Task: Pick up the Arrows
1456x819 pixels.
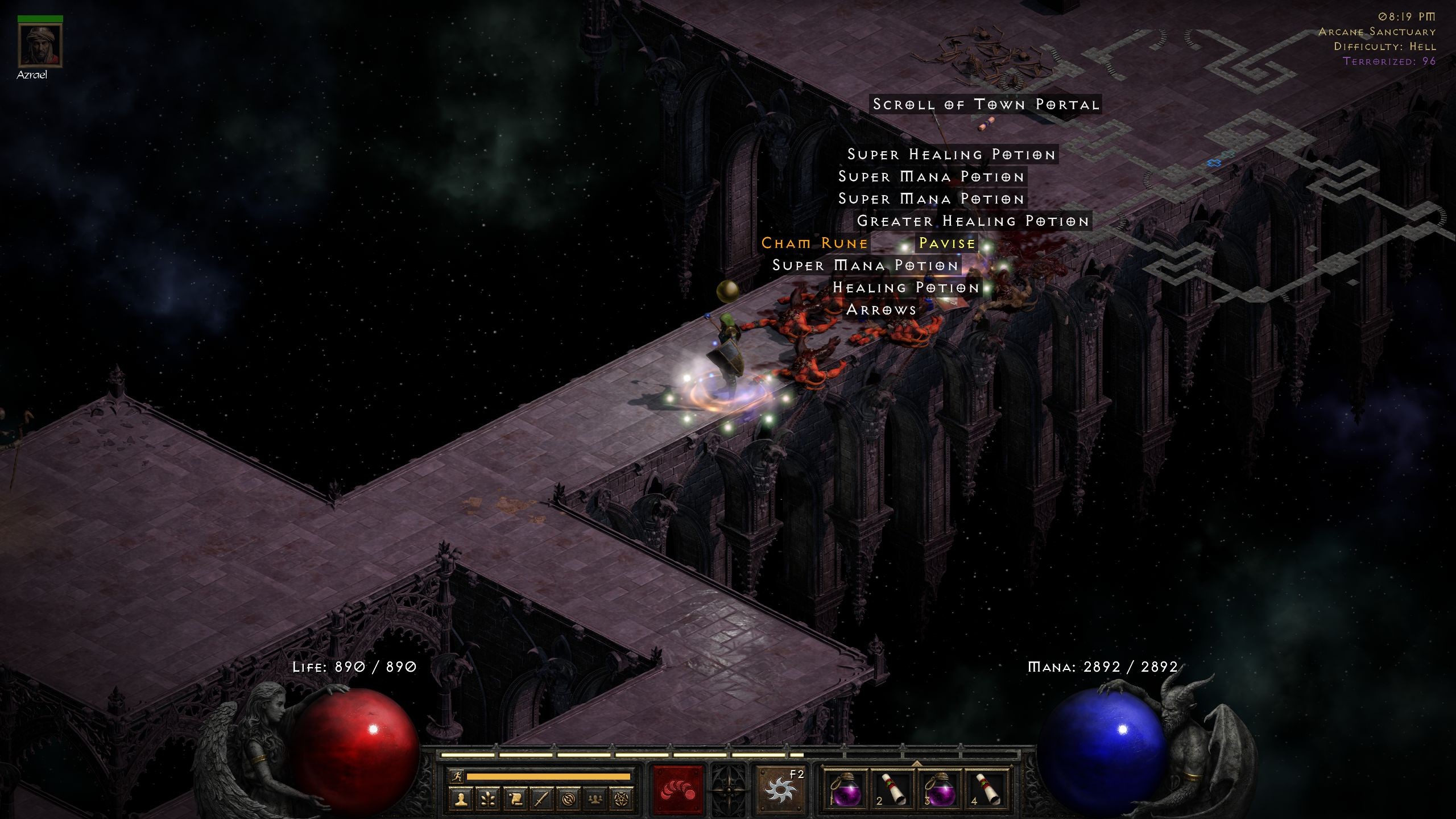Action: 881,309
